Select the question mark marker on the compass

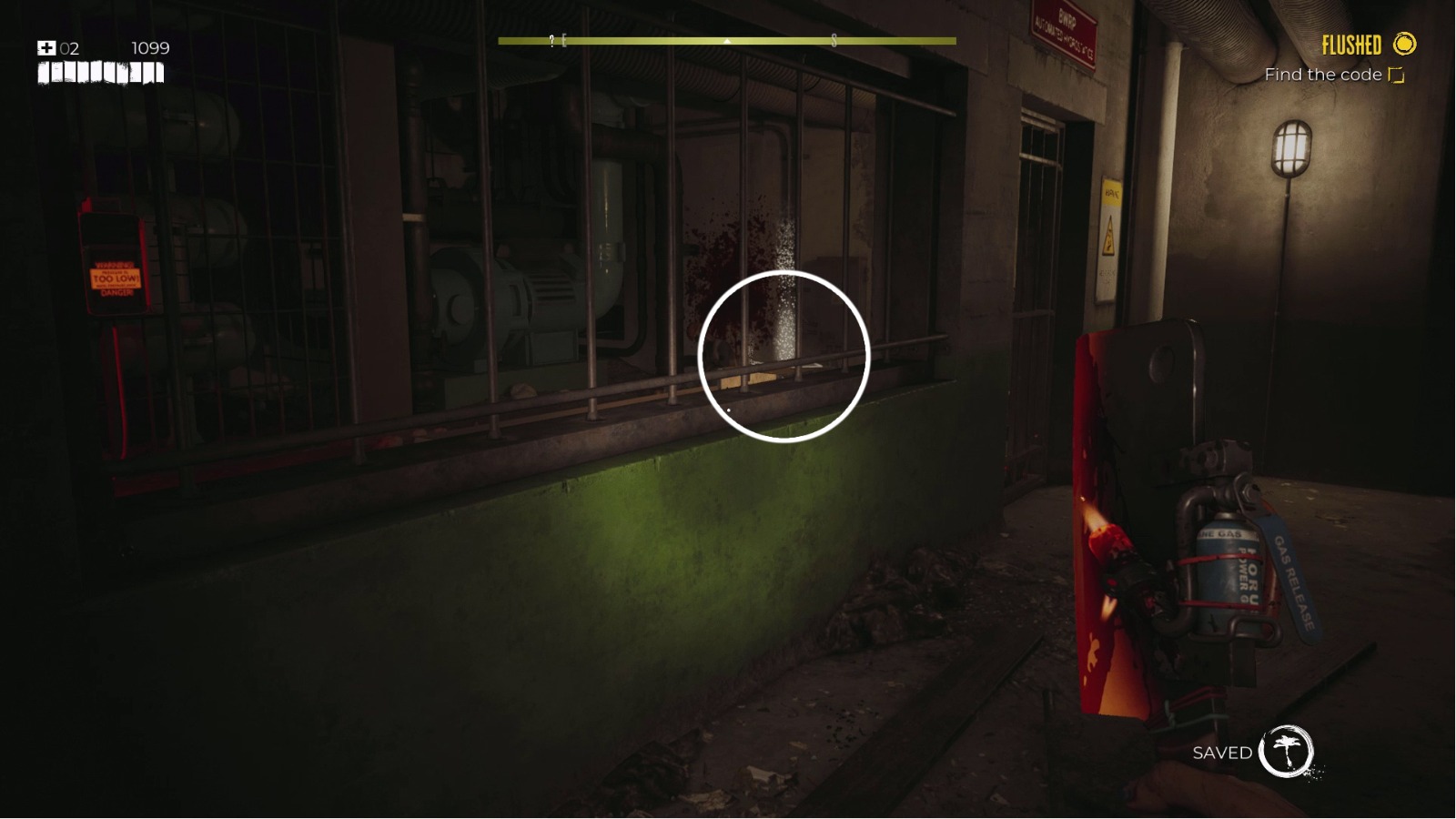tap(551, 40)
